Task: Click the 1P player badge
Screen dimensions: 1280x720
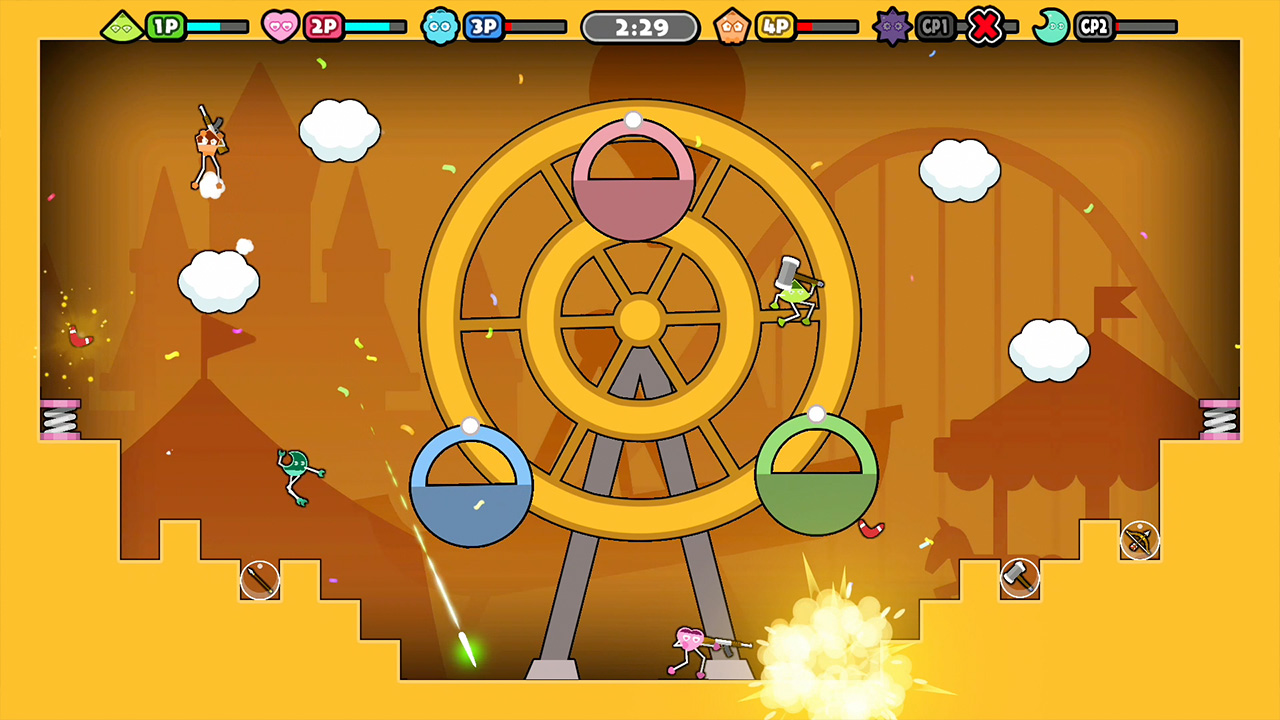Action: click(x=166, y=25)
